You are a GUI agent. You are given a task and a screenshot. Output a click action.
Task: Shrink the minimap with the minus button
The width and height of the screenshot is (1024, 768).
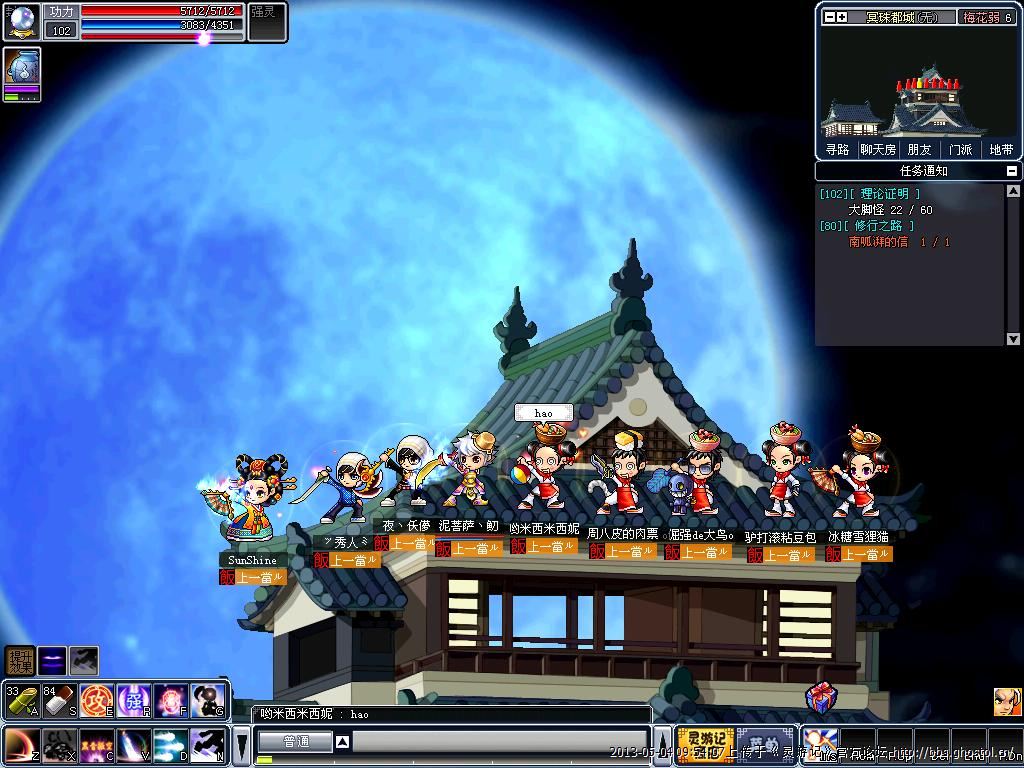(x=829, y=17)
